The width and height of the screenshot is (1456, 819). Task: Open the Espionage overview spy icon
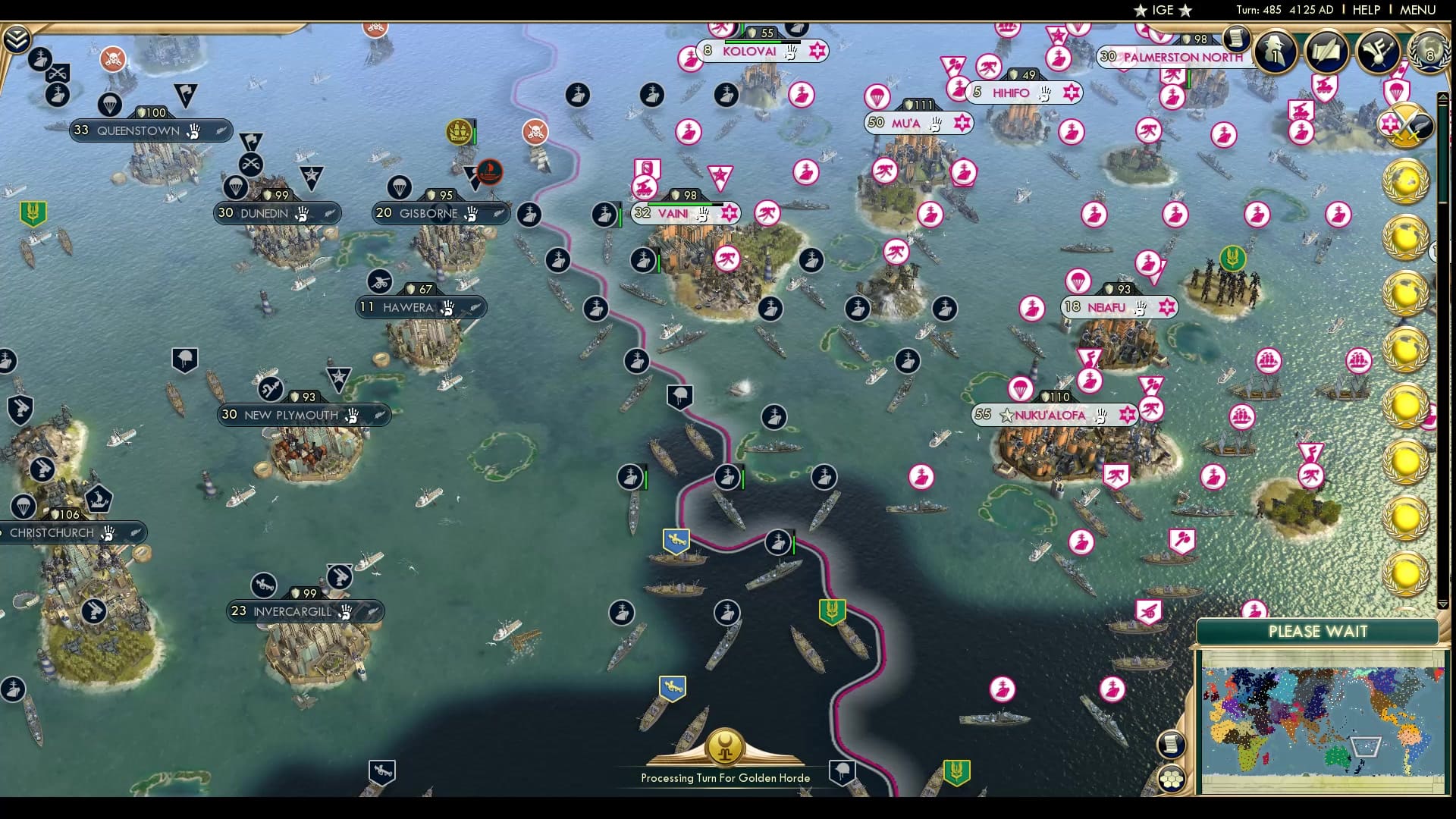point(1276,52)
